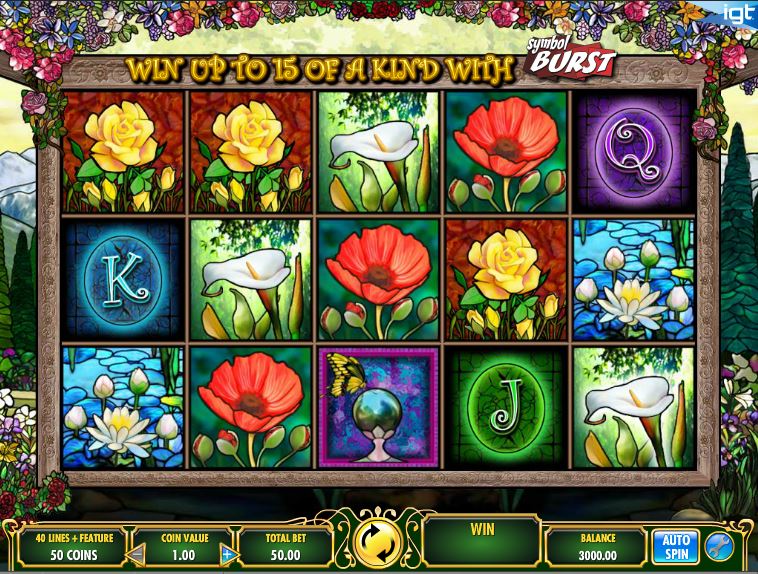Image resolution: width=758 pixels, height=574 pixels.
Task: Increase coin value with the plus arrow
Action: (227, 553)
